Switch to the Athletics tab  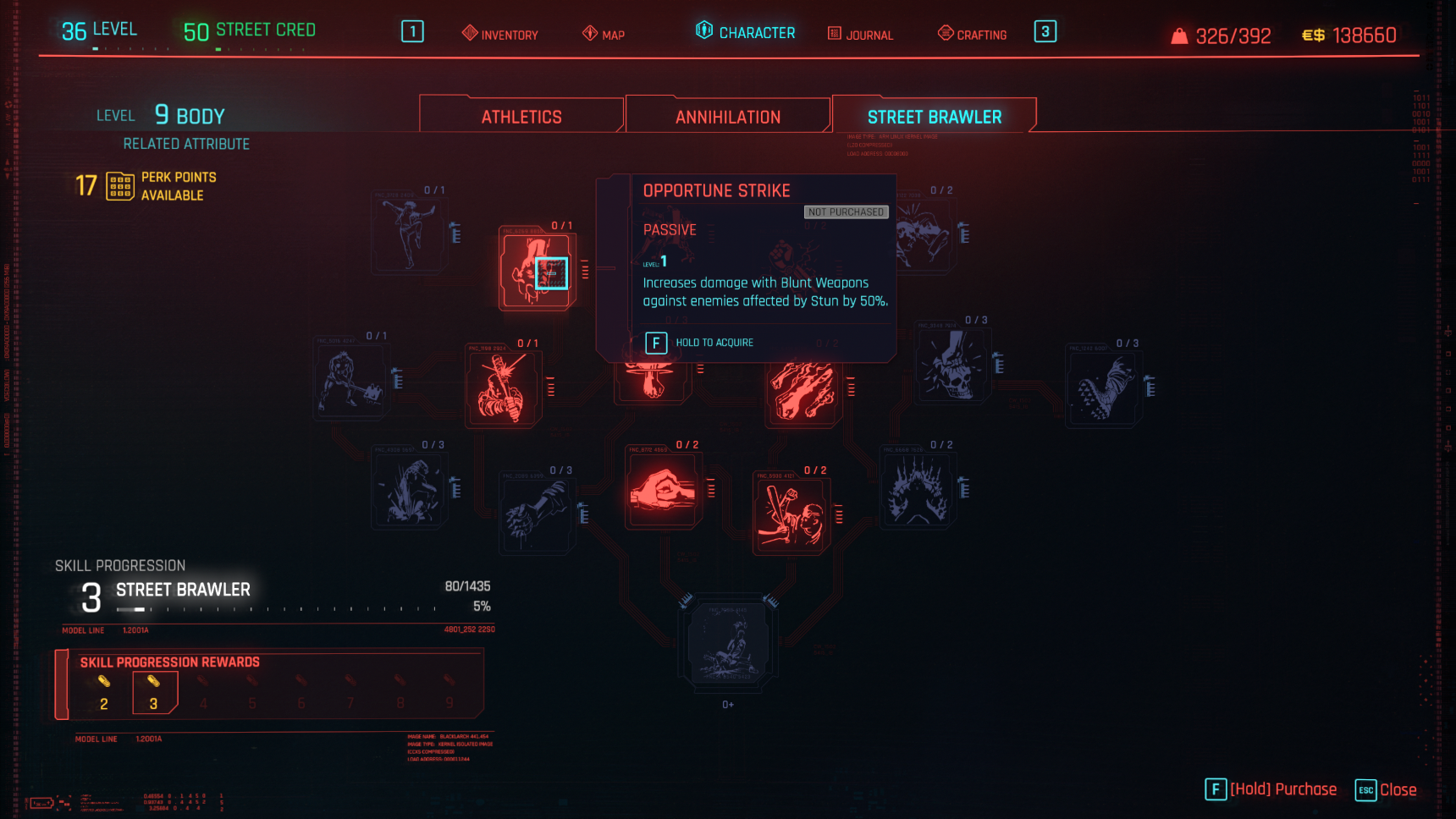coord(521,117)
